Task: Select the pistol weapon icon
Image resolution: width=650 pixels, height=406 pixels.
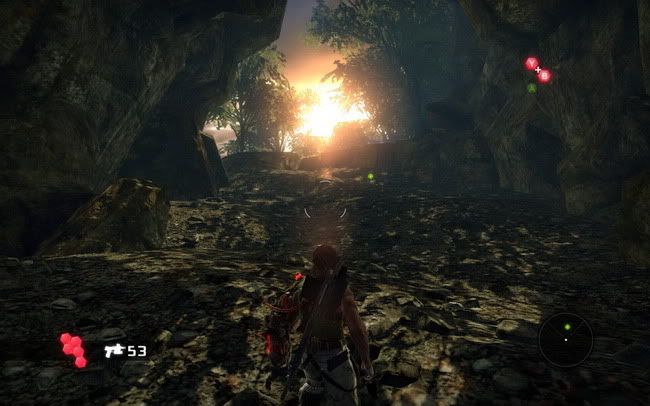Action: 113,351
